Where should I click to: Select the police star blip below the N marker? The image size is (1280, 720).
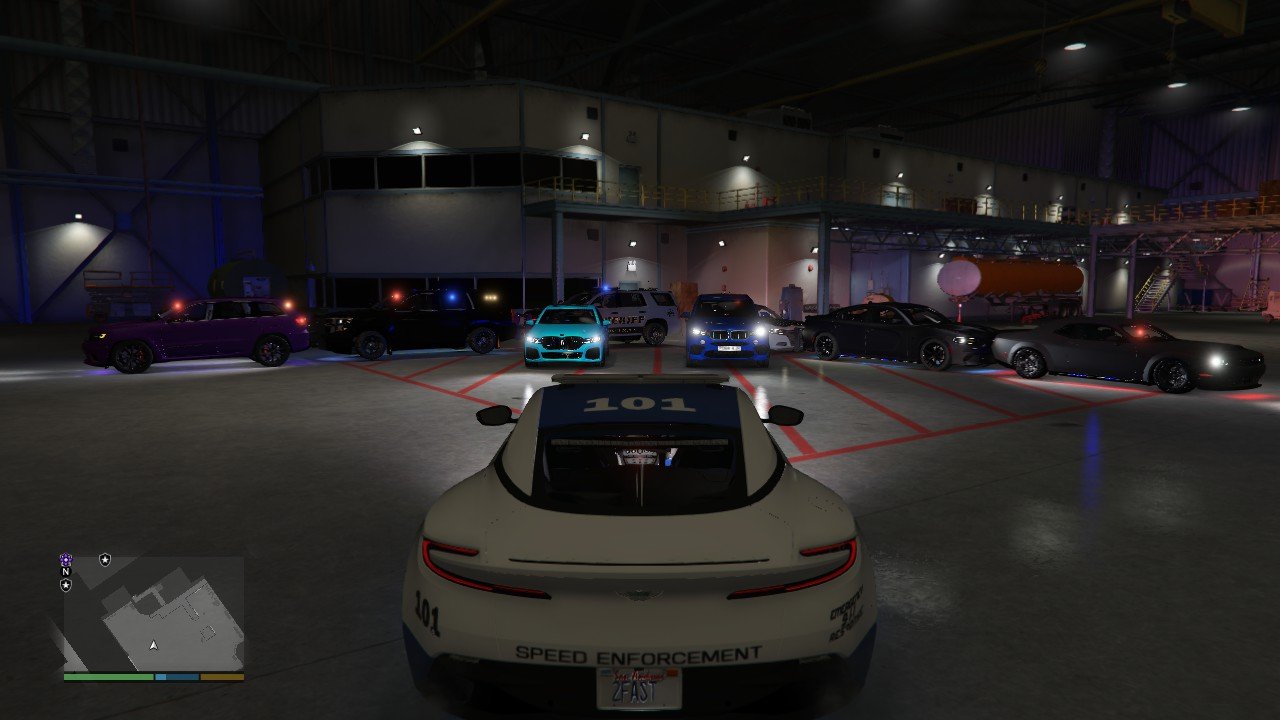point(66,585)
